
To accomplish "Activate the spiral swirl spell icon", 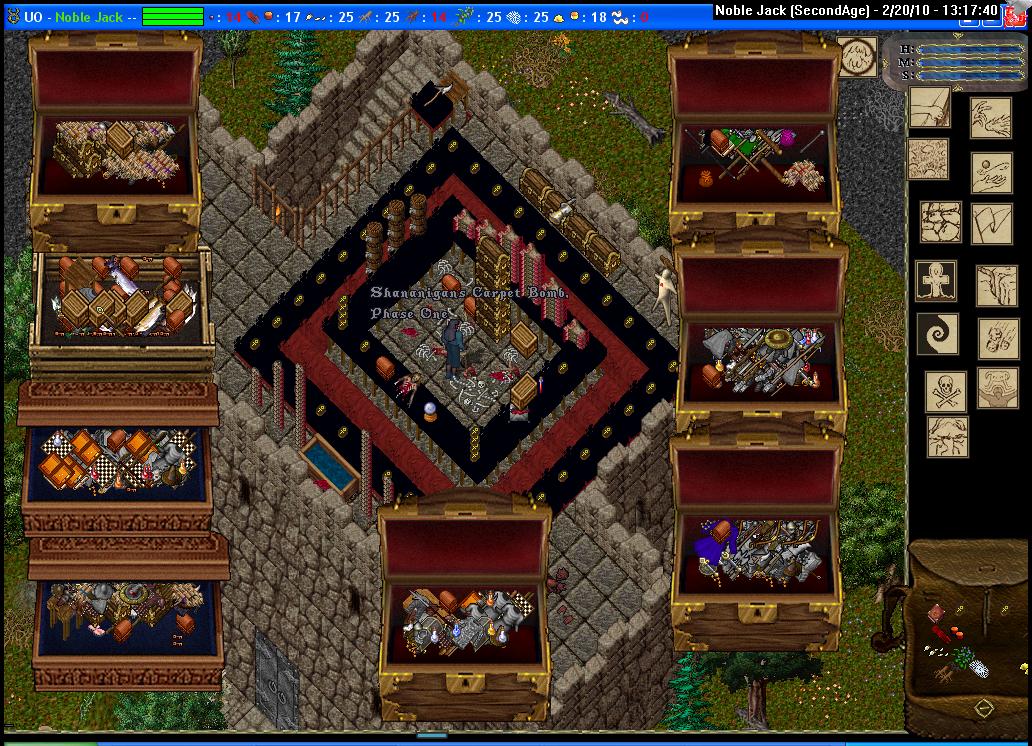I will point(939,334).
